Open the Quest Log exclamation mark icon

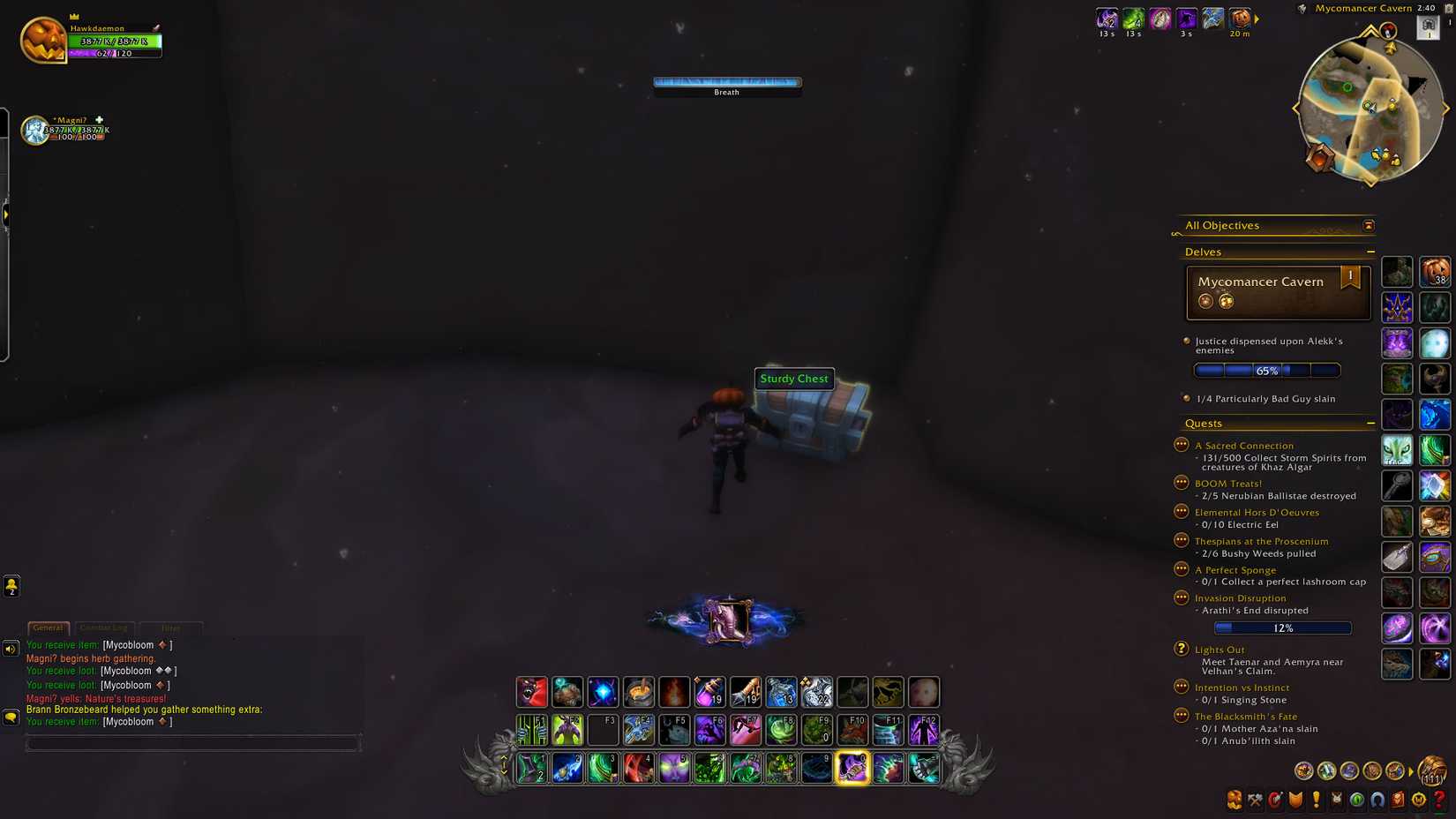pyautogui.click(x=1315, y=800)
